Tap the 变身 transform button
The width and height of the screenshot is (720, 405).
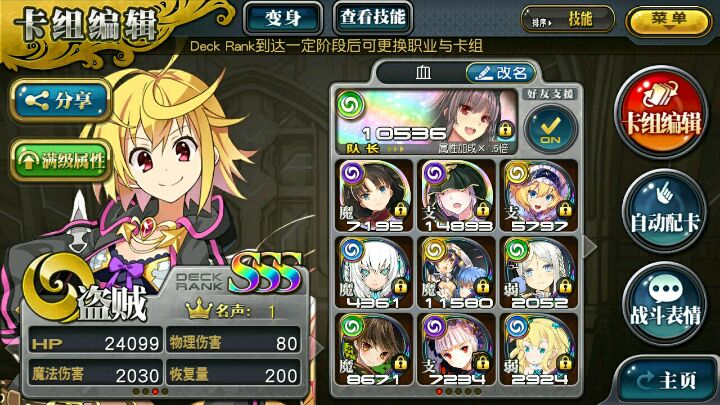[282, 17]
